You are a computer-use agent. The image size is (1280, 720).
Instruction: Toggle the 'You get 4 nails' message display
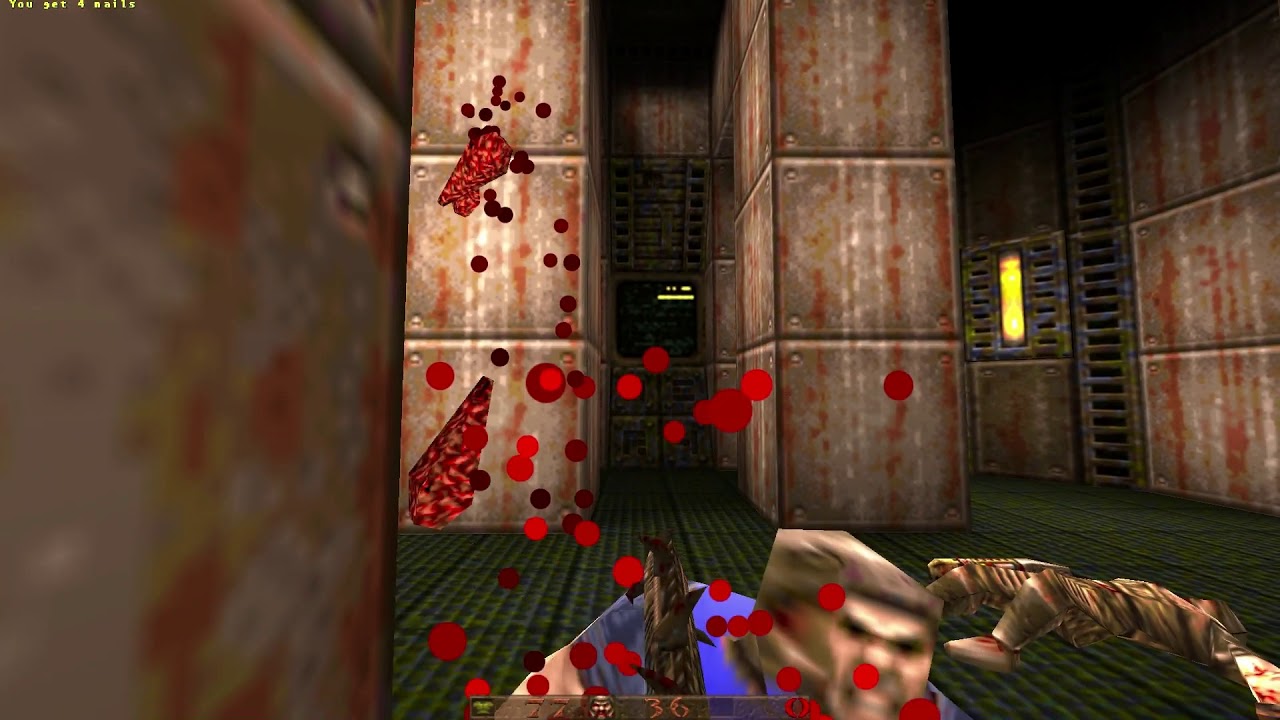[70, 8]
